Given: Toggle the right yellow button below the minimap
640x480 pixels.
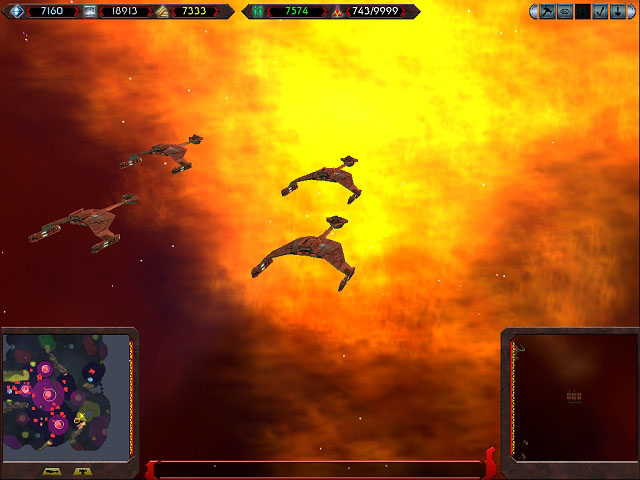Looking at the screenshot, I should click(x=83, y=470).
